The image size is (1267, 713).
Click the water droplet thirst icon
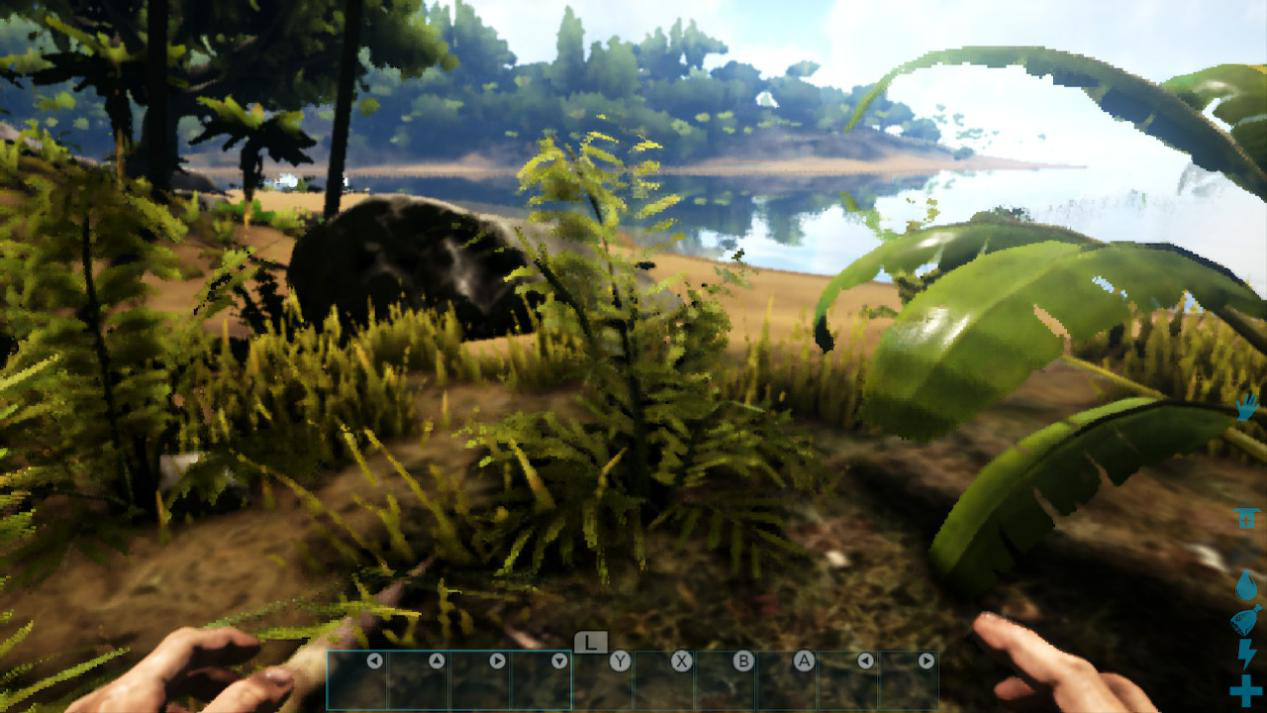coord(1246,586)
